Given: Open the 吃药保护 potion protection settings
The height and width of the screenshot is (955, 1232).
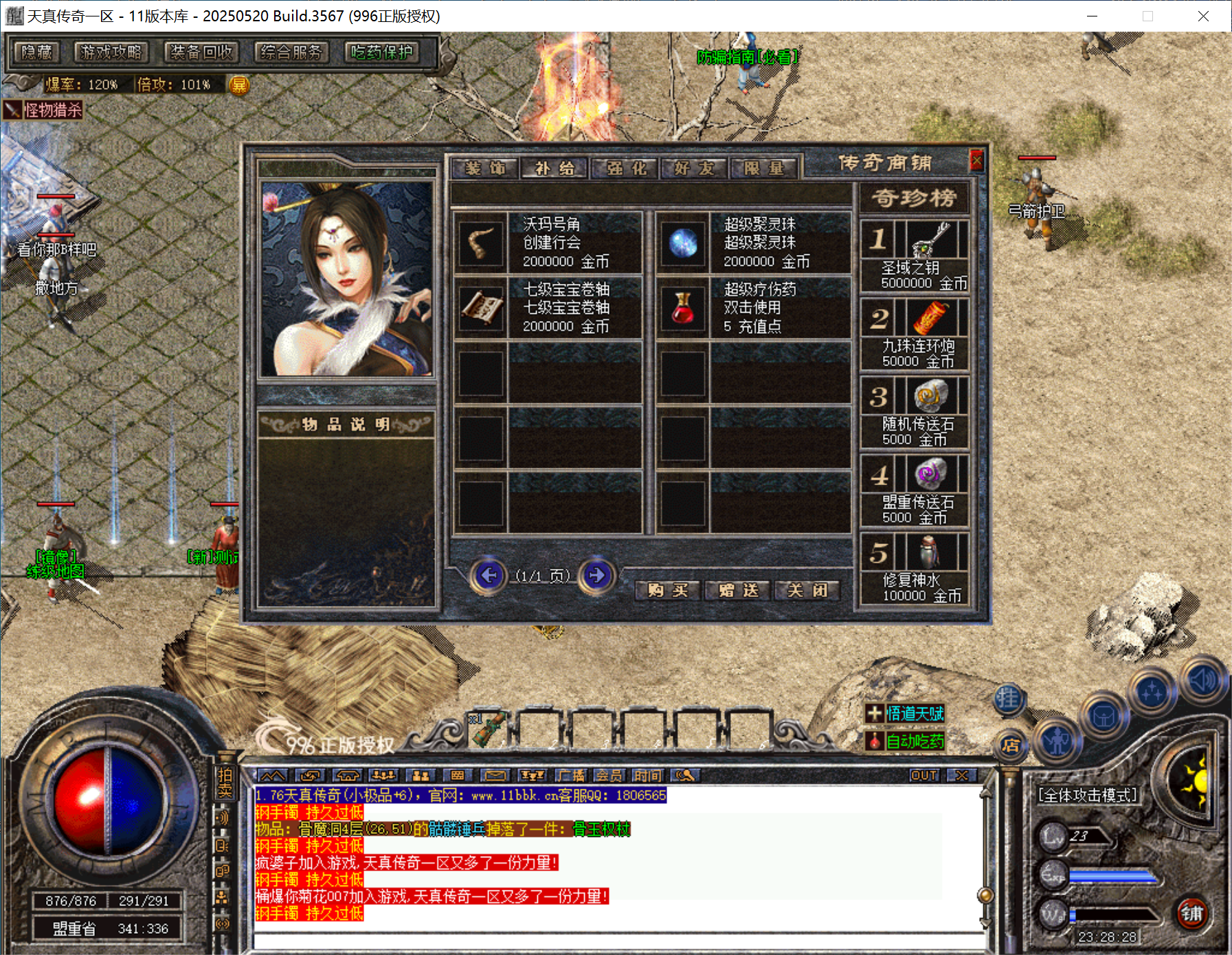Looking at the screenshot, I should pos(382,52).
